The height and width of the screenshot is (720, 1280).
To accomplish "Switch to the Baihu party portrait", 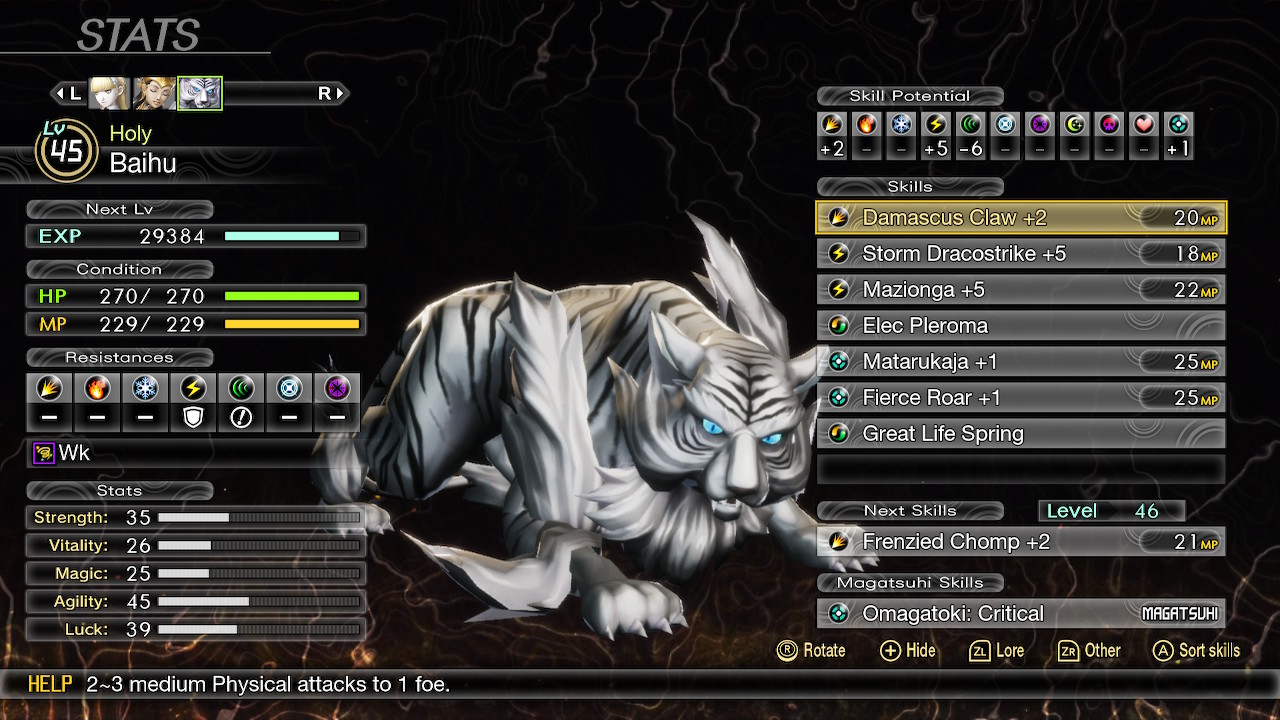I will tap(199, 94).
